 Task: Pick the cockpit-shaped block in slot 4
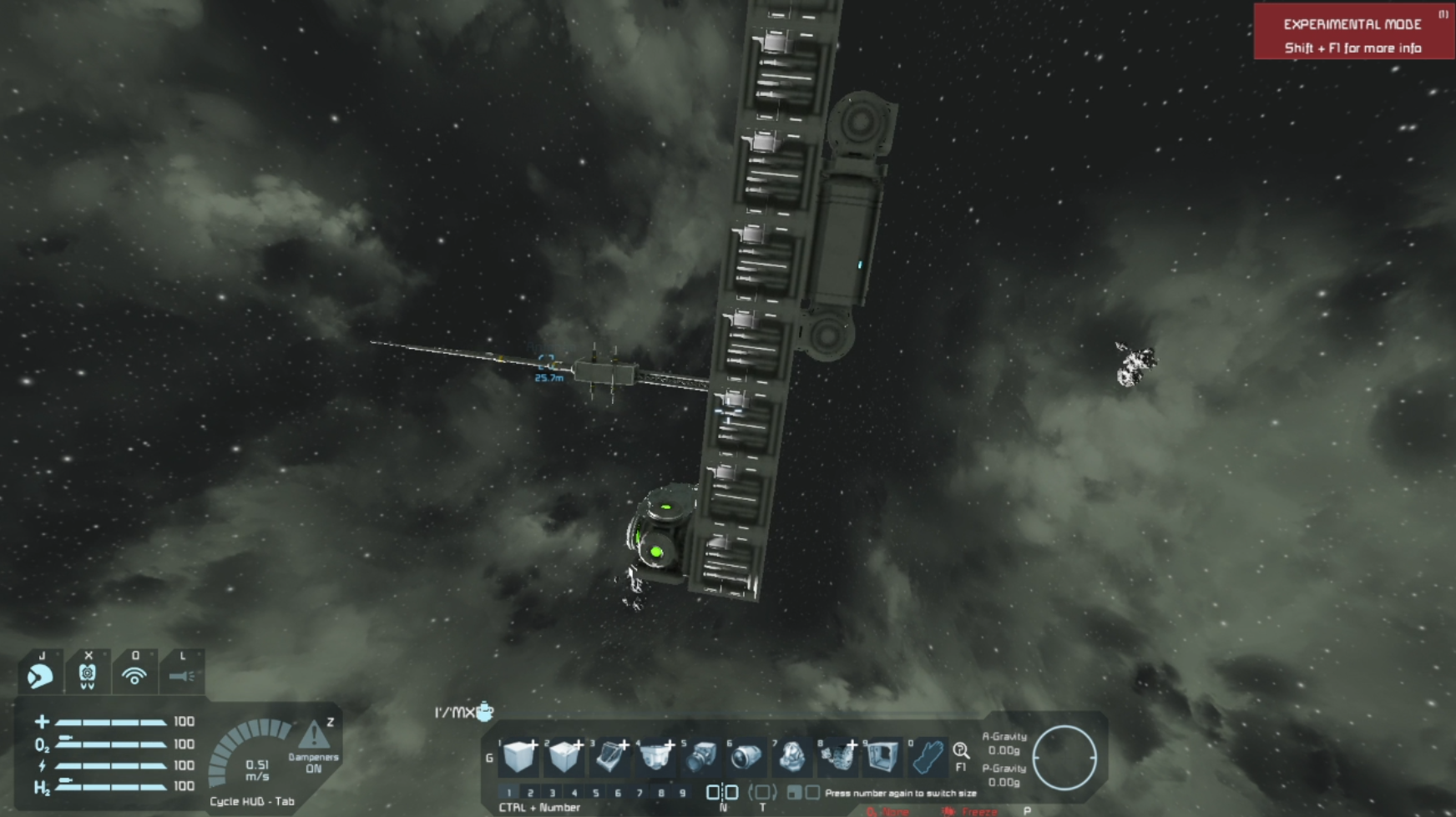(x=655, y=757)
